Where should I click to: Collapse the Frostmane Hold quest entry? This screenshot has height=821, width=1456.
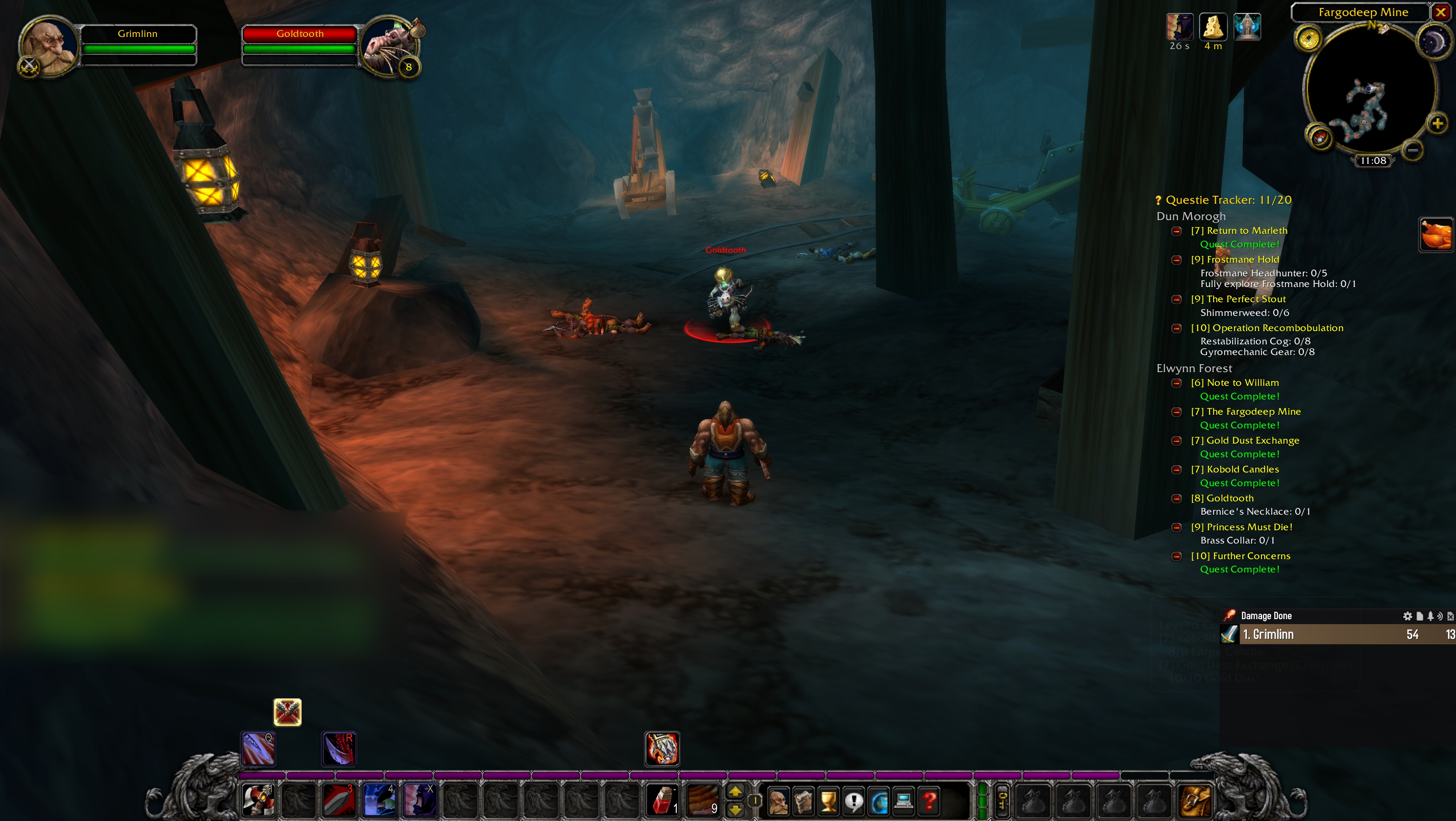tap(1177, 260)
